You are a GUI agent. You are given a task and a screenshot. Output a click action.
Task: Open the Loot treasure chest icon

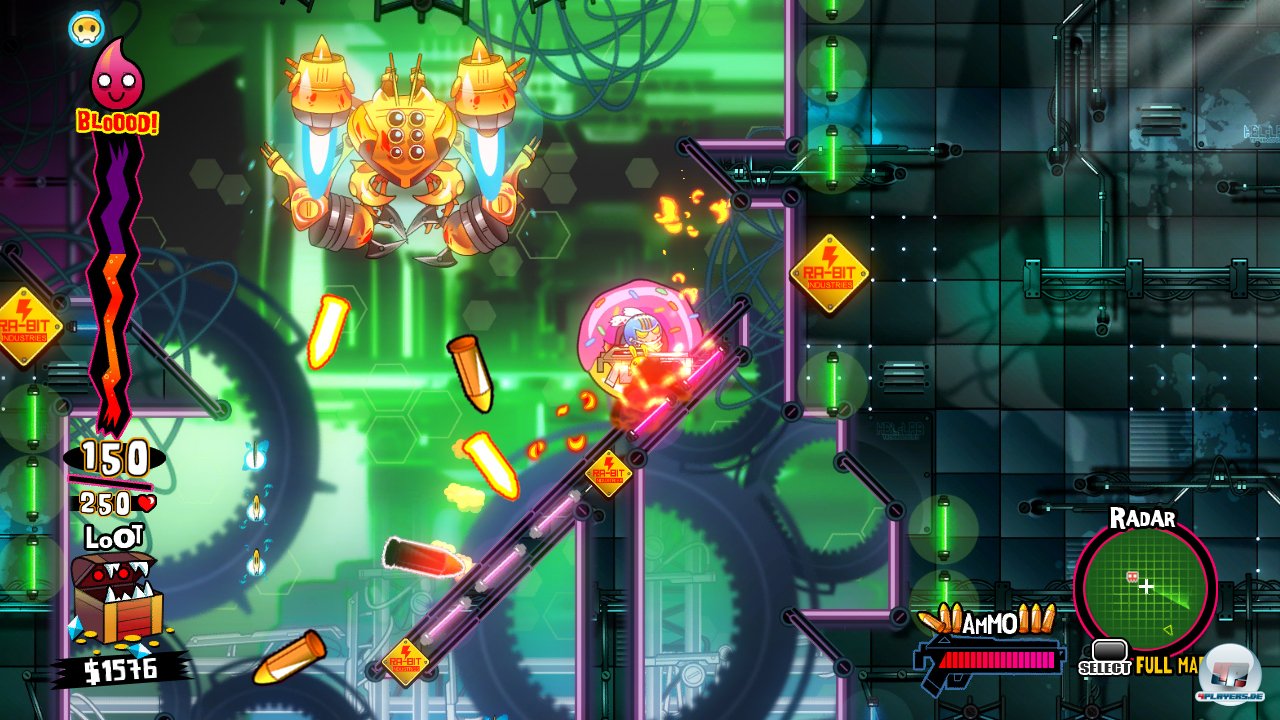(115, 597)
